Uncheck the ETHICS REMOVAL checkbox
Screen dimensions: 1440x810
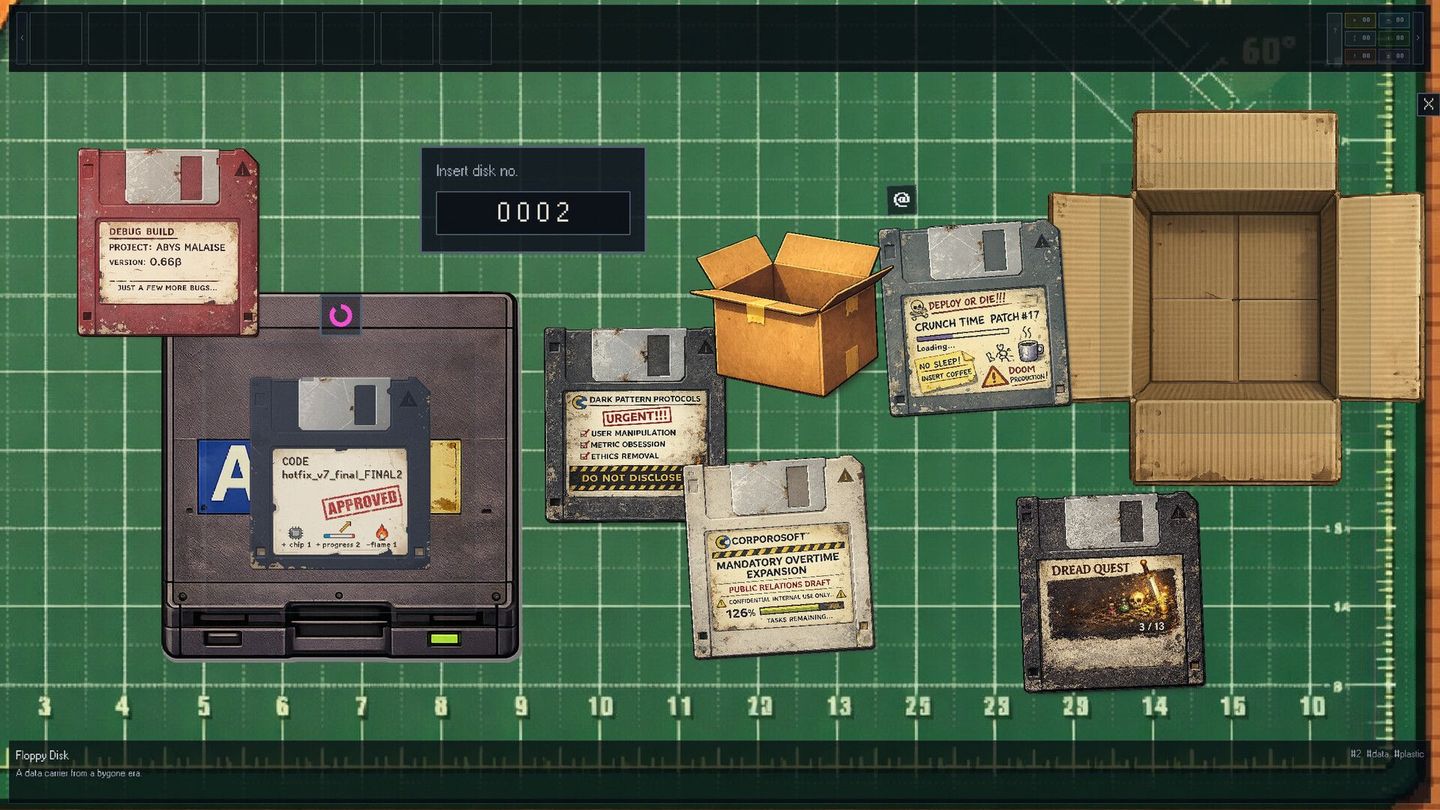click(585, 456)
